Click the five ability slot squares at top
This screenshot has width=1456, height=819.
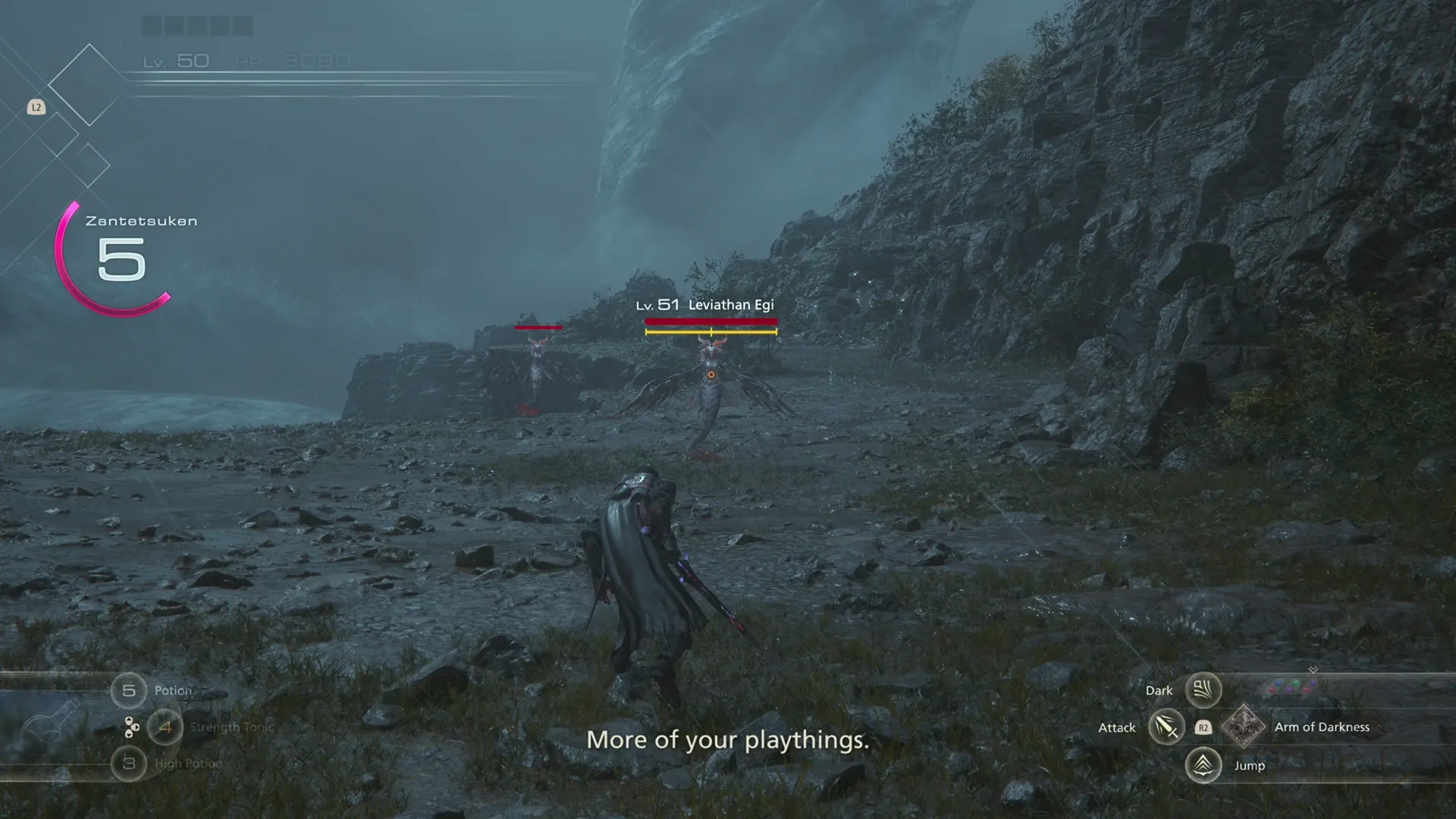click(196, 26)
